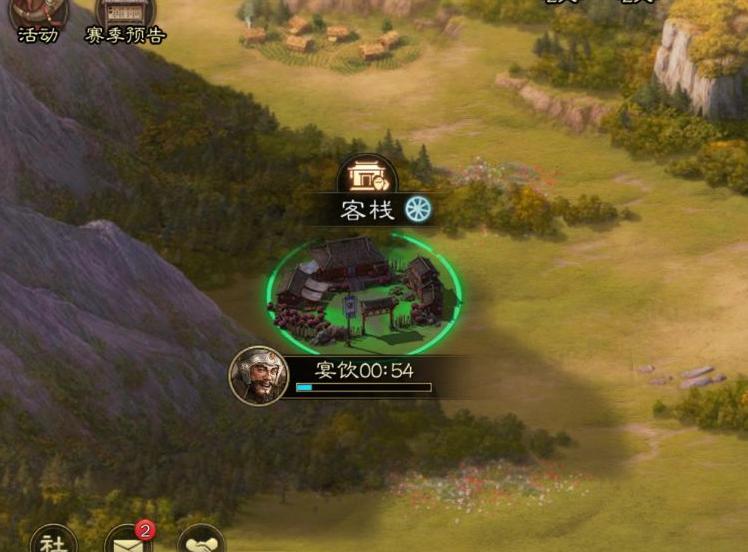
Task: Open the handshake alliance icon
Action: tap(200, 541)
